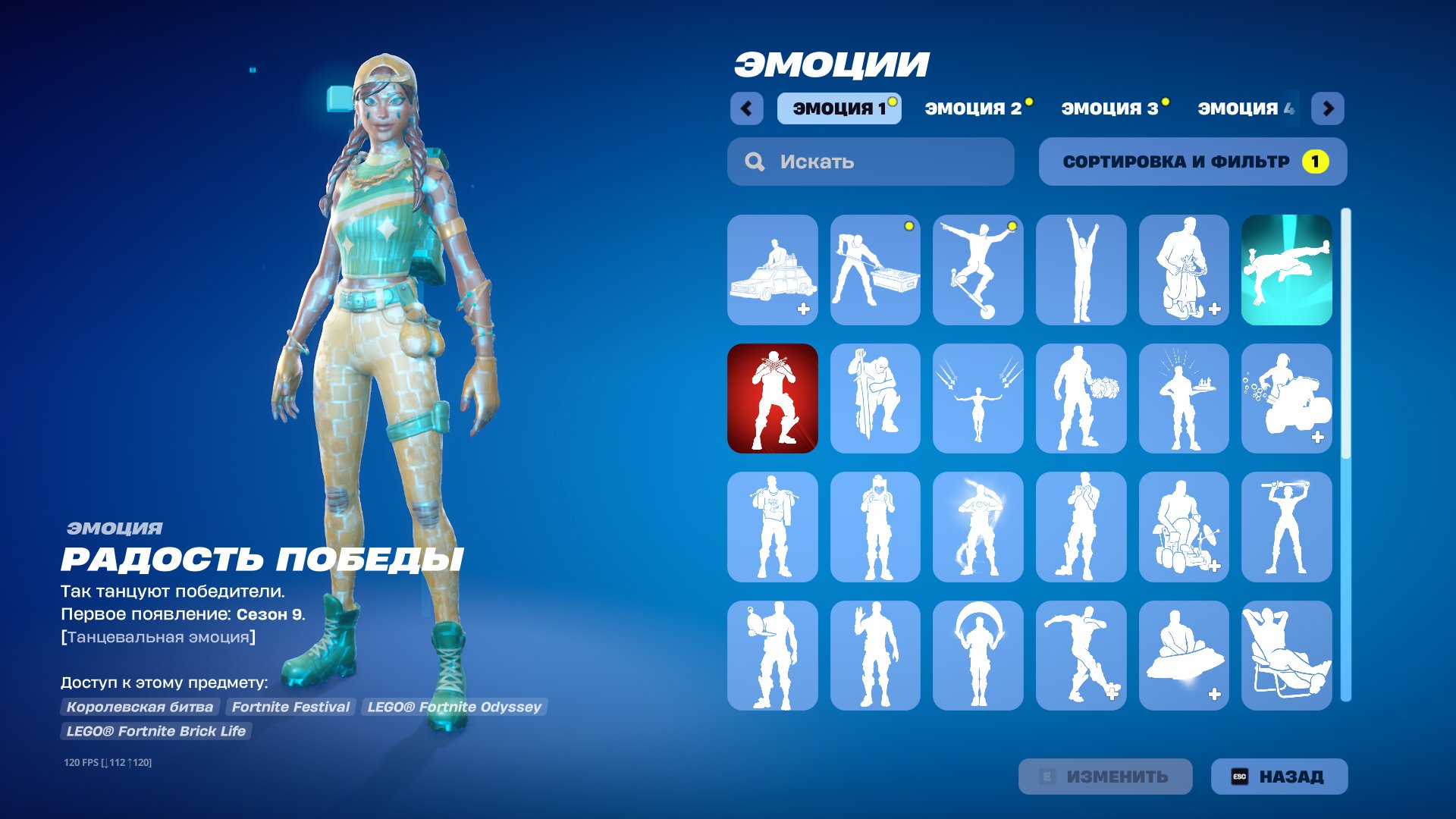Open the Искать search field
Screen dimensions: 1456x819
(870, 161)
